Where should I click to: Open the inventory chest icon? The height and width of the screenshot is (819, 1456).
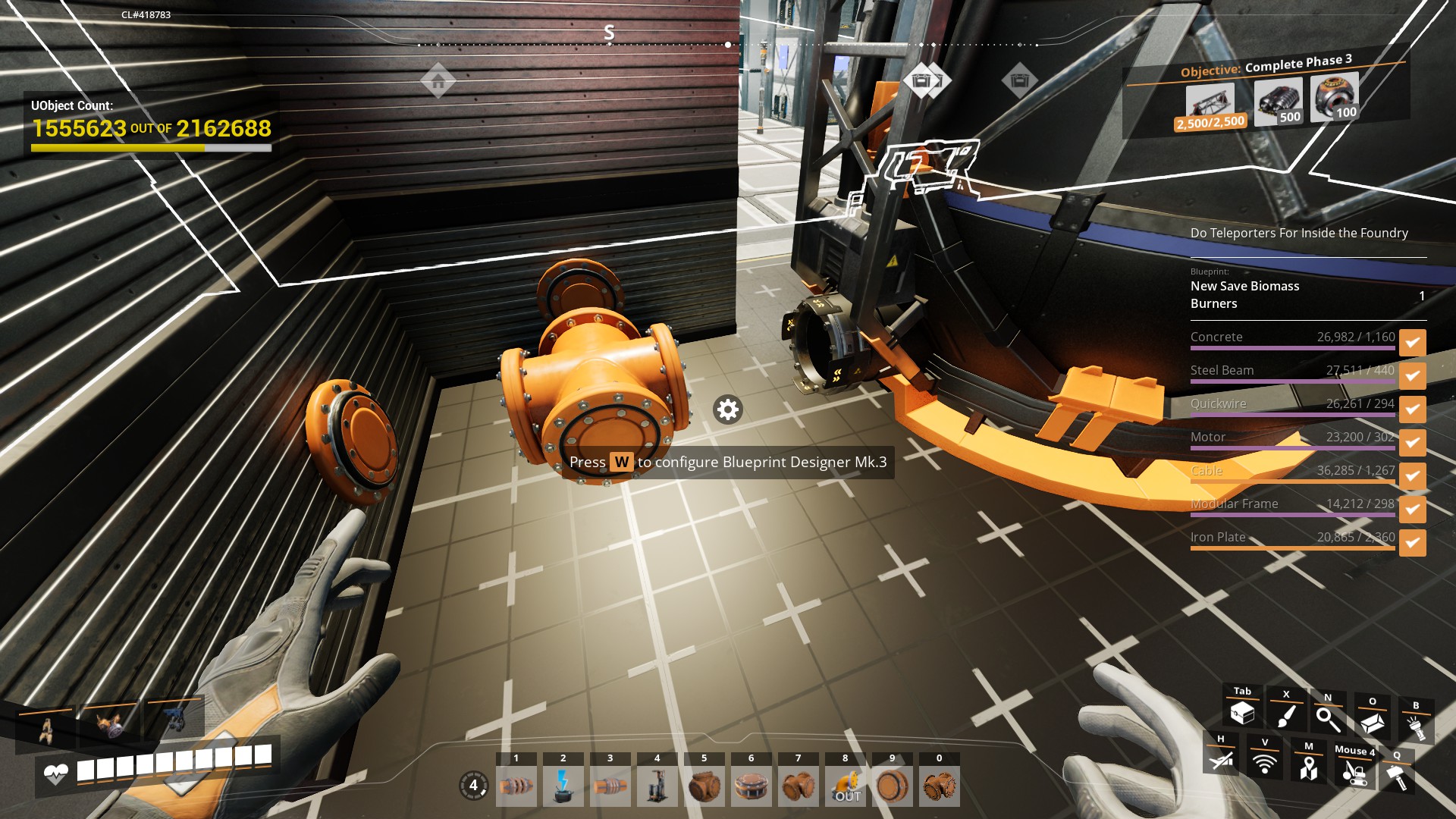tap(1242, 713)
